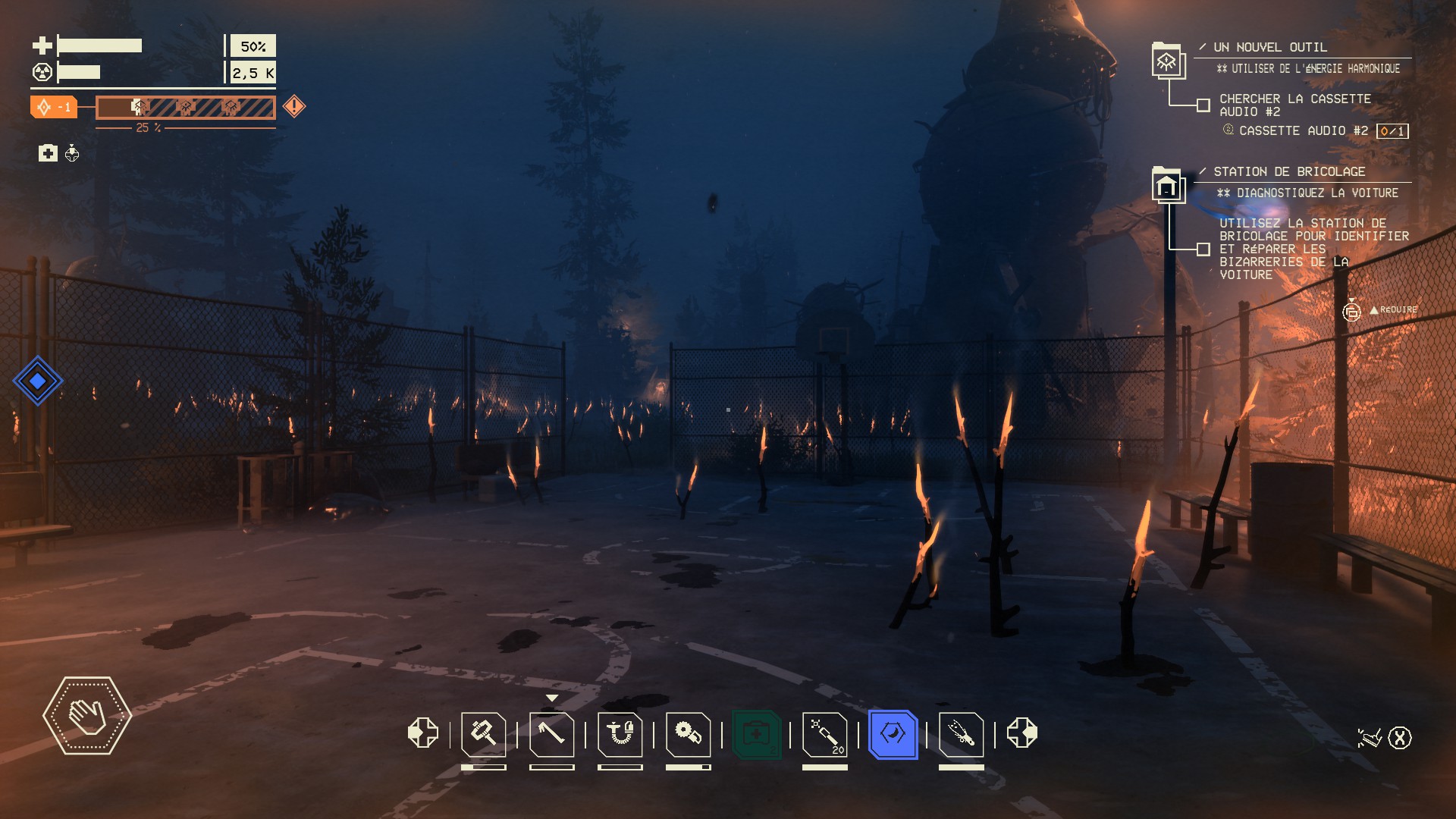
Task: Open the 'Station de bricolage' quest entry
Action: (x=1289, y=171)
